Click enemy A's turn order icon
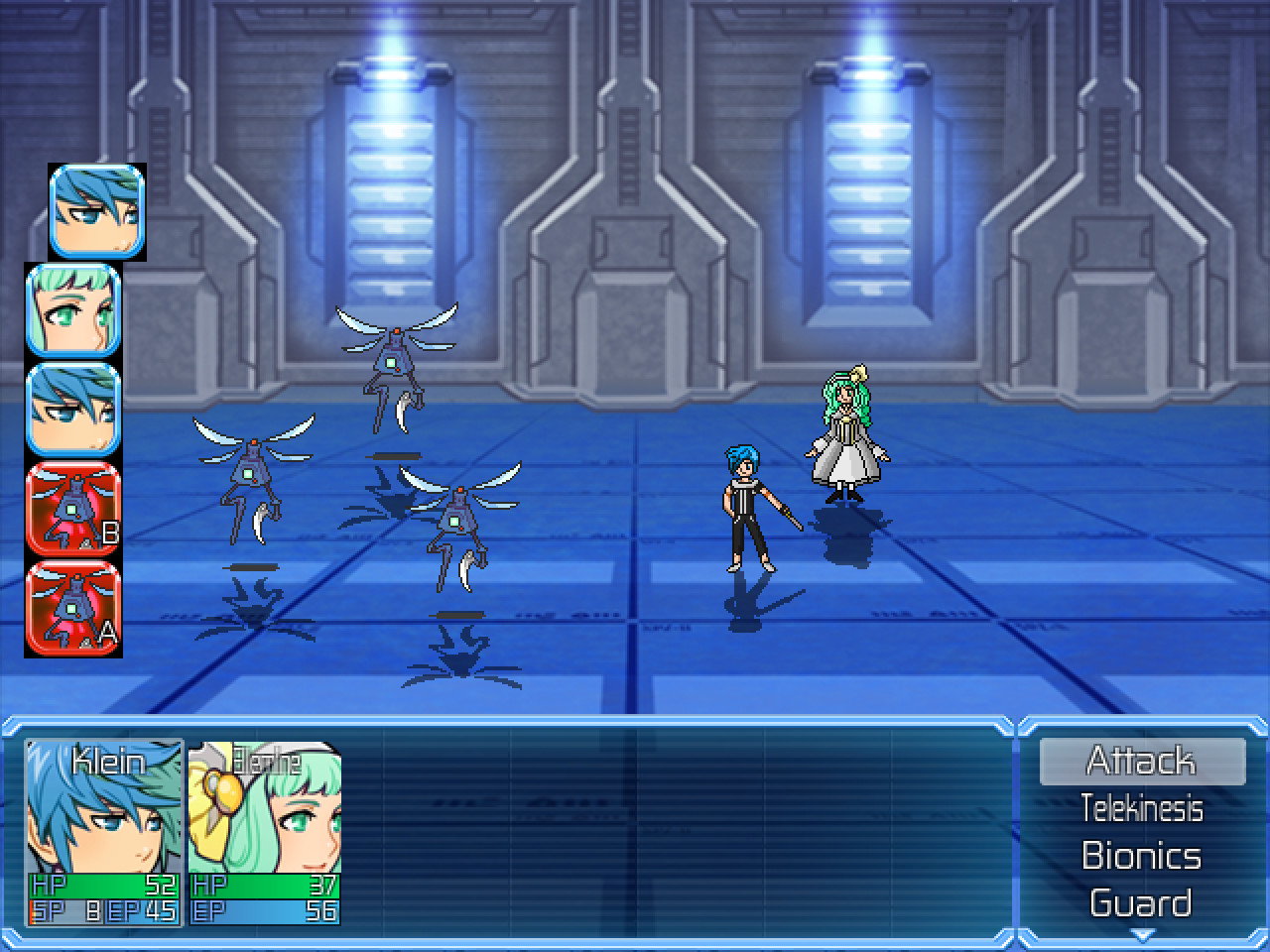The height and width of the screenshot is (952, 1270). tap(73, 609)
